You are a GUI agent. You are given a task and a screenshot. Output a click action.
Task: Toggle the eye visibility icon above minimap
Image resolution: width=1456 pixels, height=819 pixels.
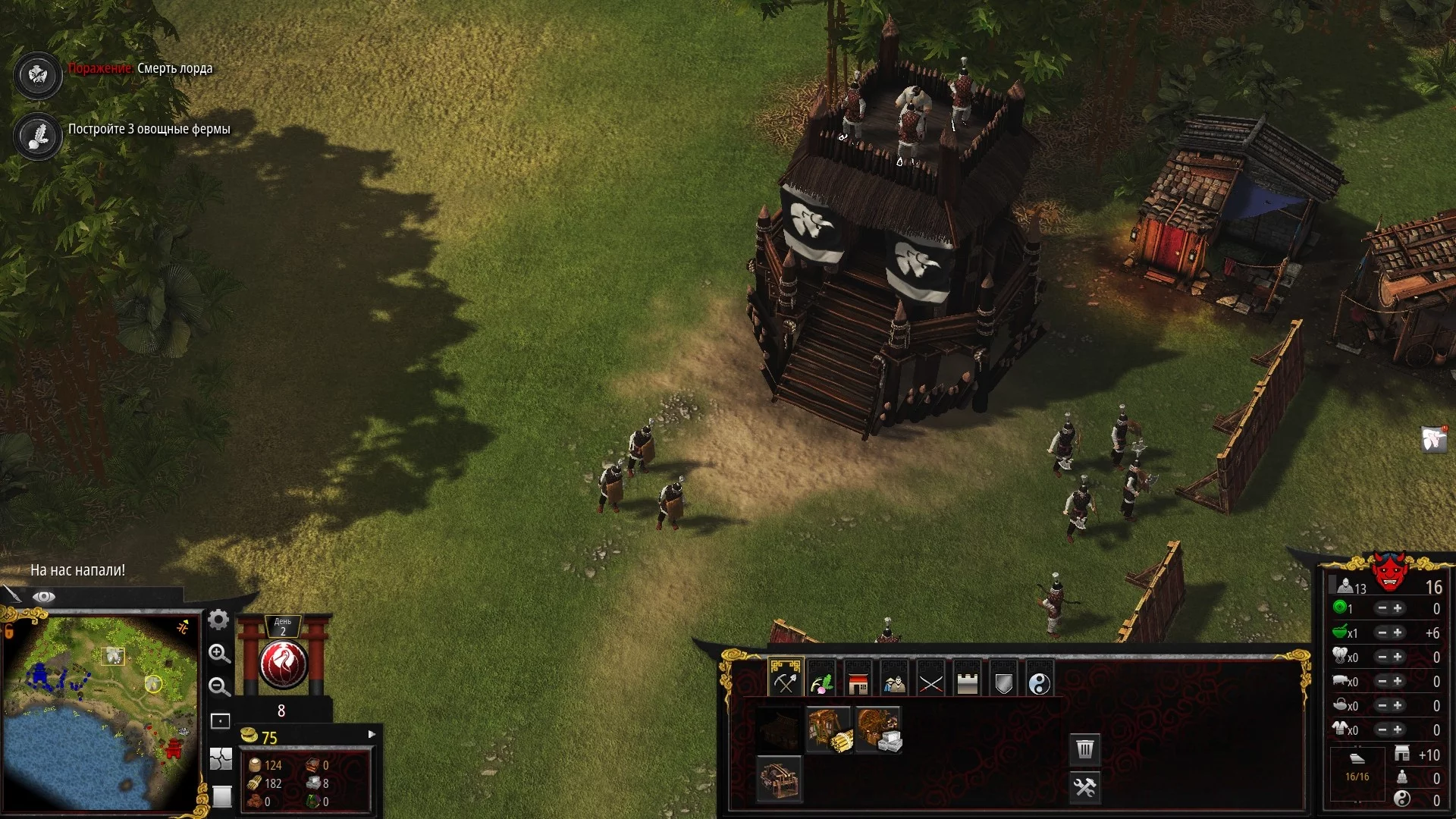pyautogui.click(x=43, y=597)
